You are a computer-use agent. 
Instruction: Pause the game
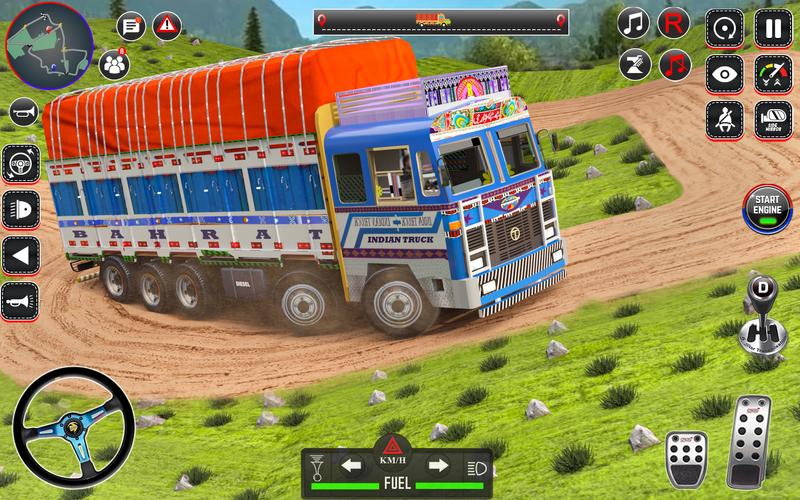click(x=772, y=27)
